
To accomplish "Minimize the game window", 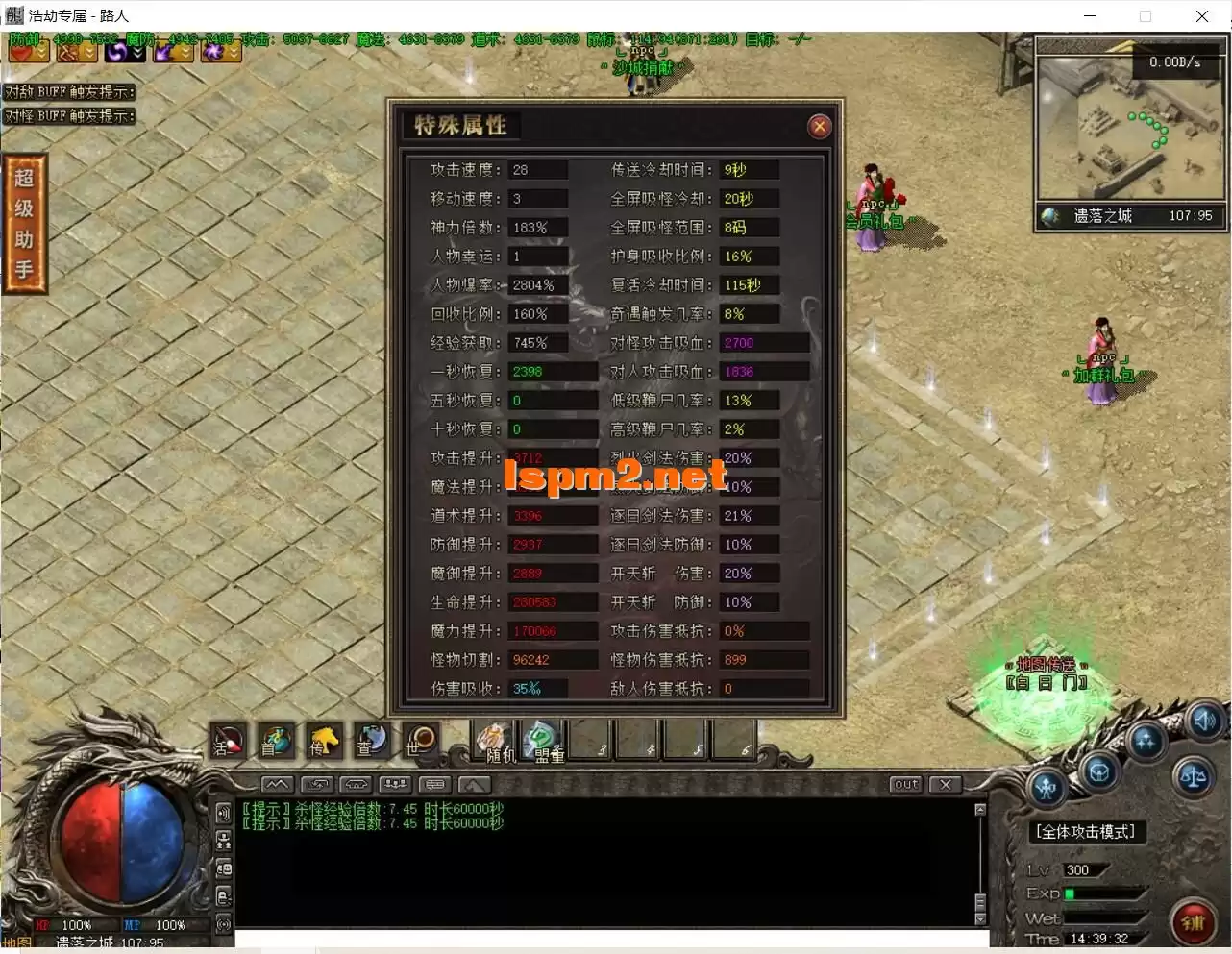I will [1090, 15].
